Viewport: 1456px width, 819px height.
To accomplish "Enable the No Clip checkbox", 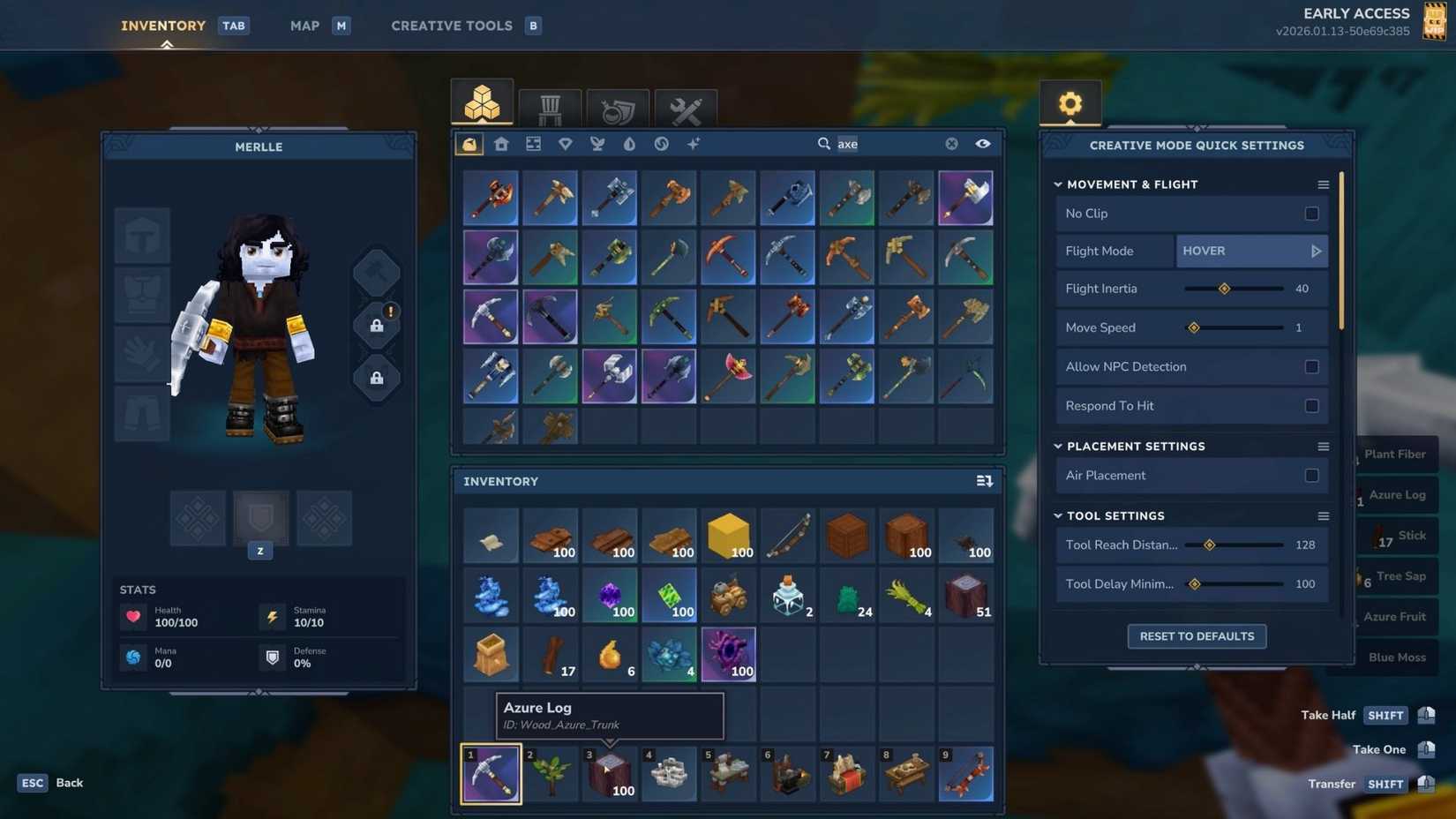I will [x=1311, y=213].
